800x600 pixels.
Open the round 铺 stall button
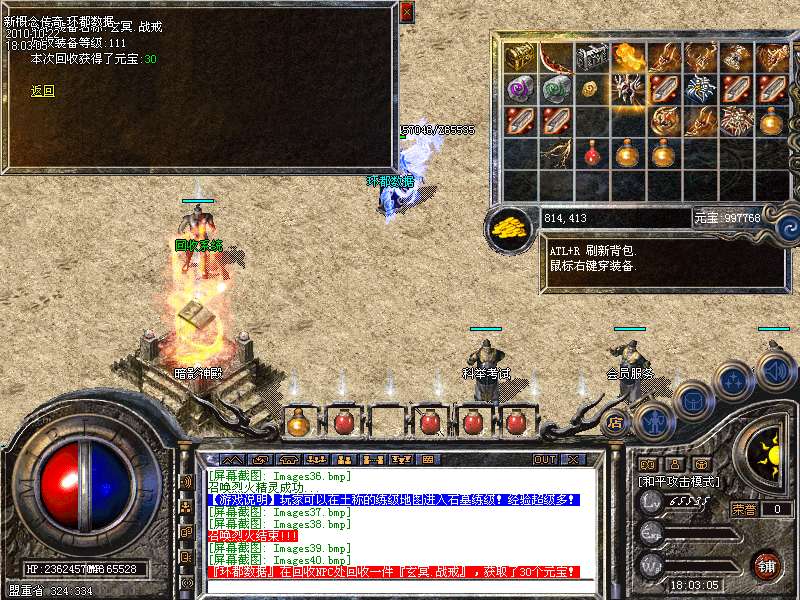pos(767,564)
